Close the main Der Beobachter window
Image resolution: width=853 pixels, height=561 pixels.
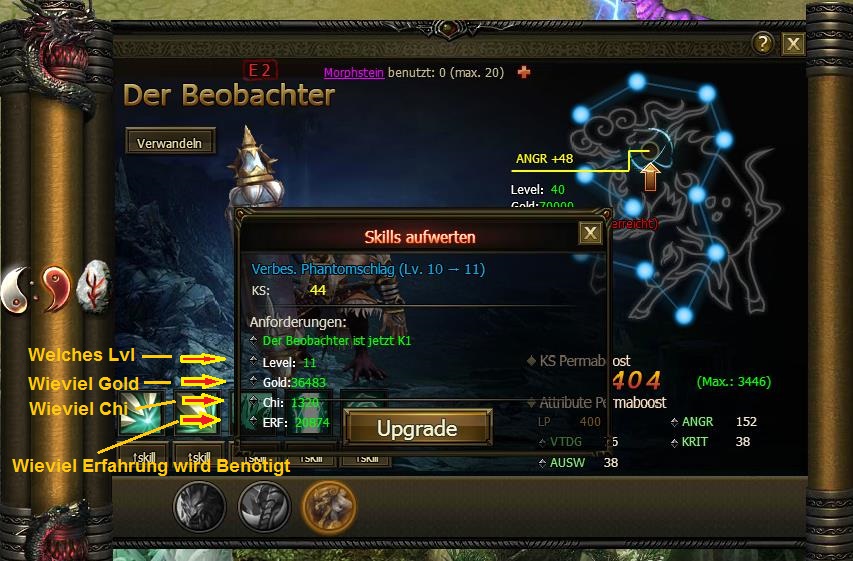(793, 43)
